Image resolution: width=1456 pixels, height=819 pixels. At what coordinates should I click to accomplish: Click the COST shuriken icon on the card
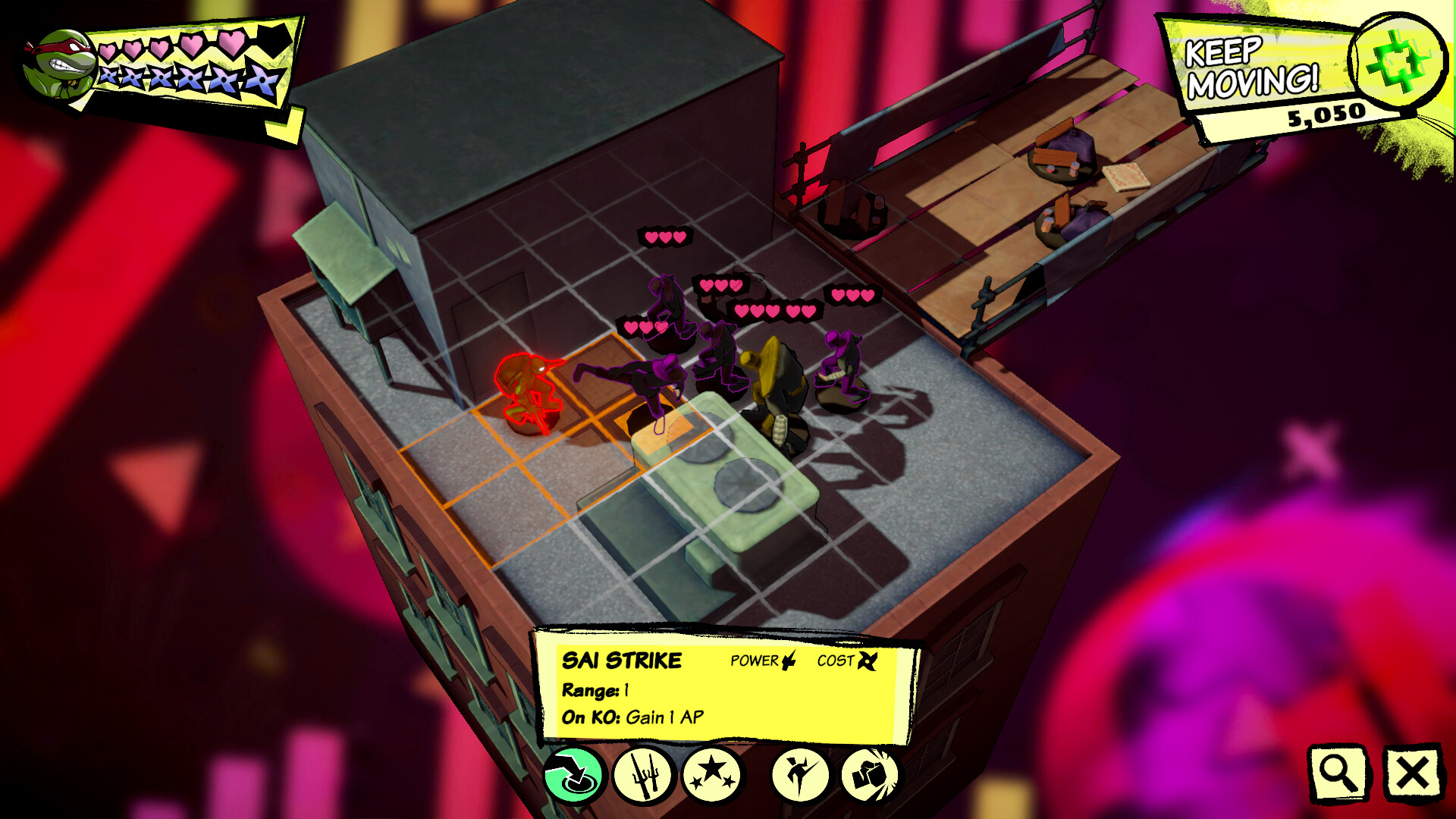(x=868, y=661)
